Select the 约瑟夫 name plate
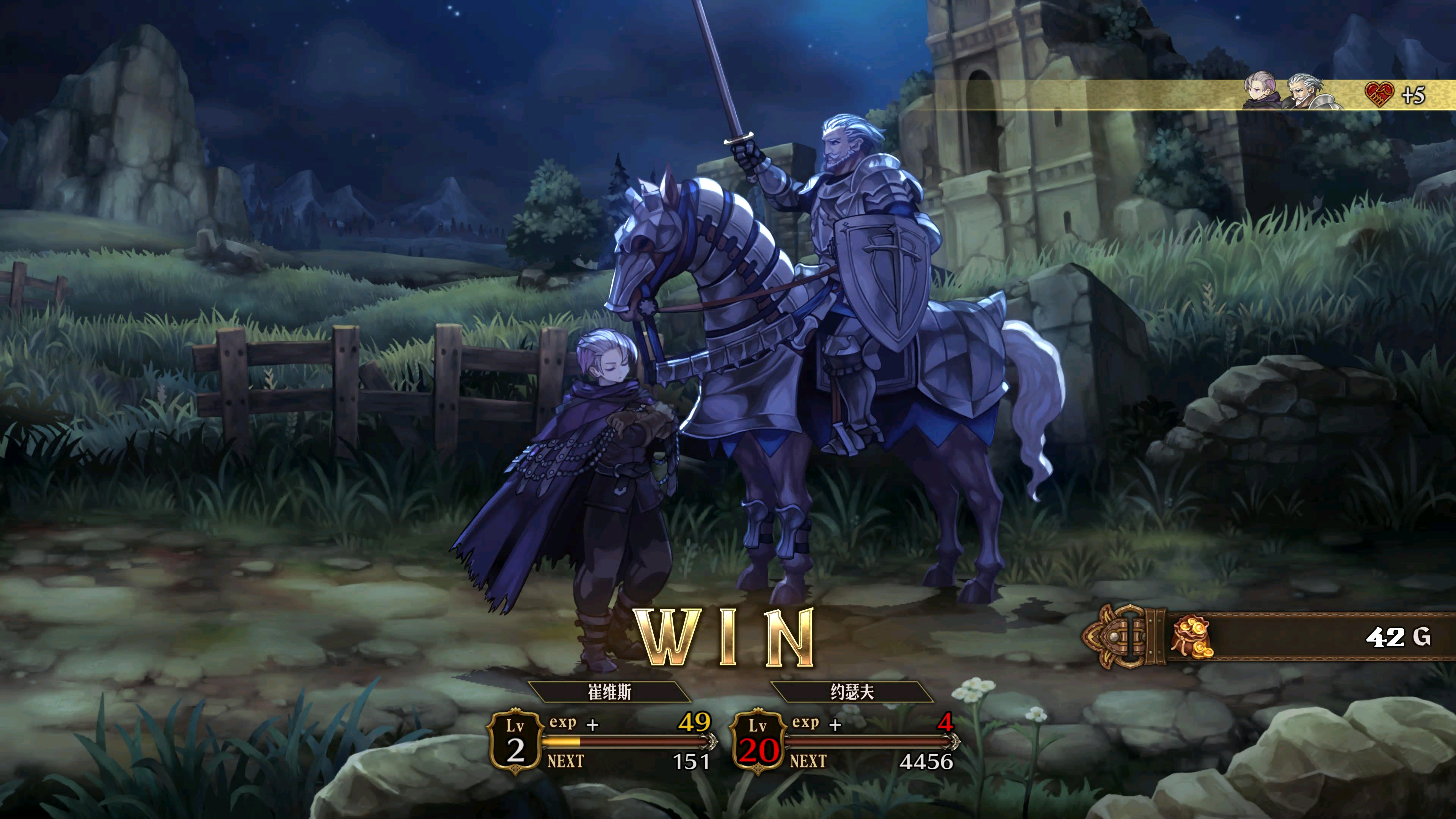Image resolution: width=1456 pixels, height=819 pixels. (852, 692)
